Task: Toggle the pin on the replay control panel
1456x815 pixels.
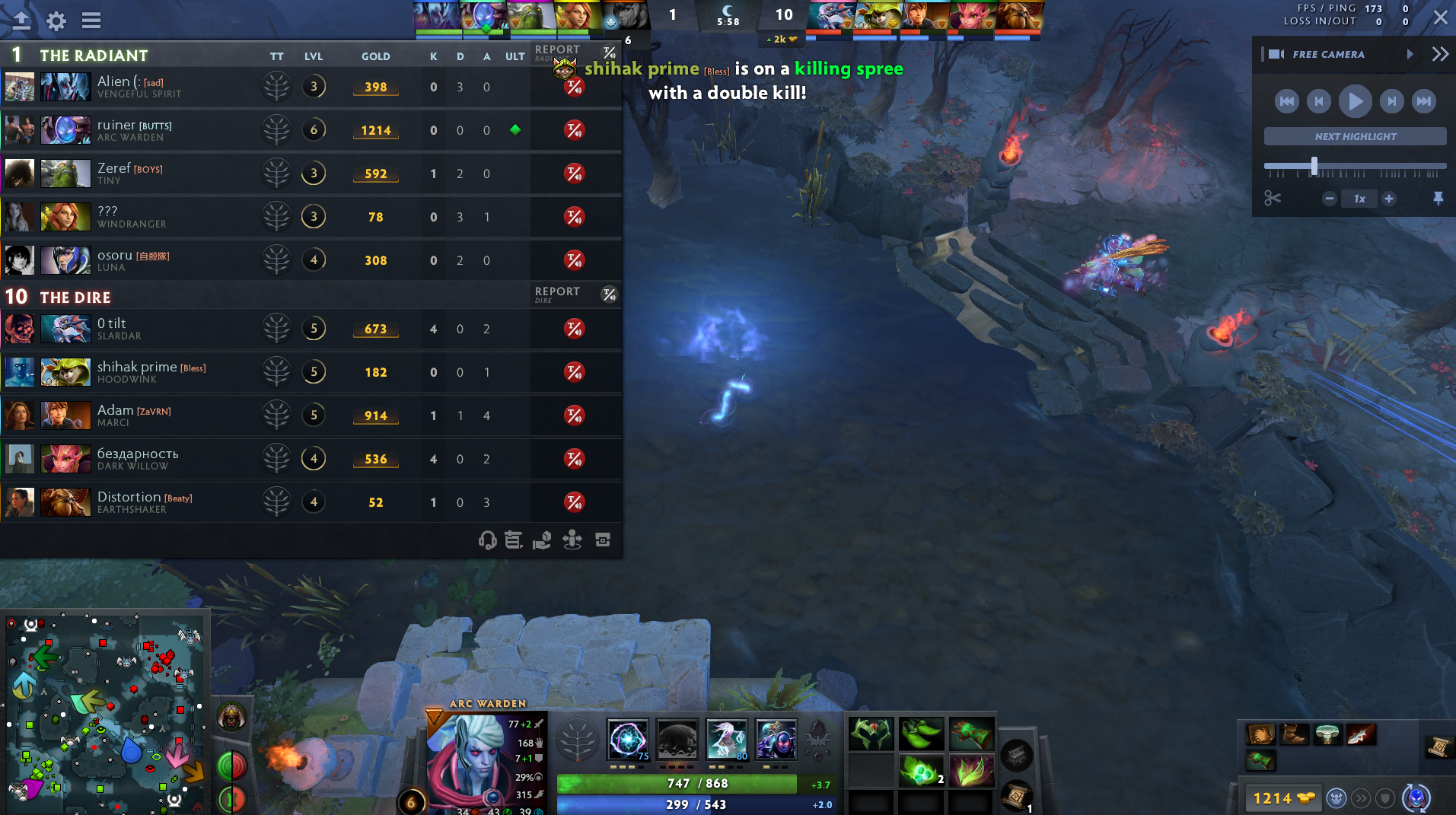Action: tap(1437, 198)
